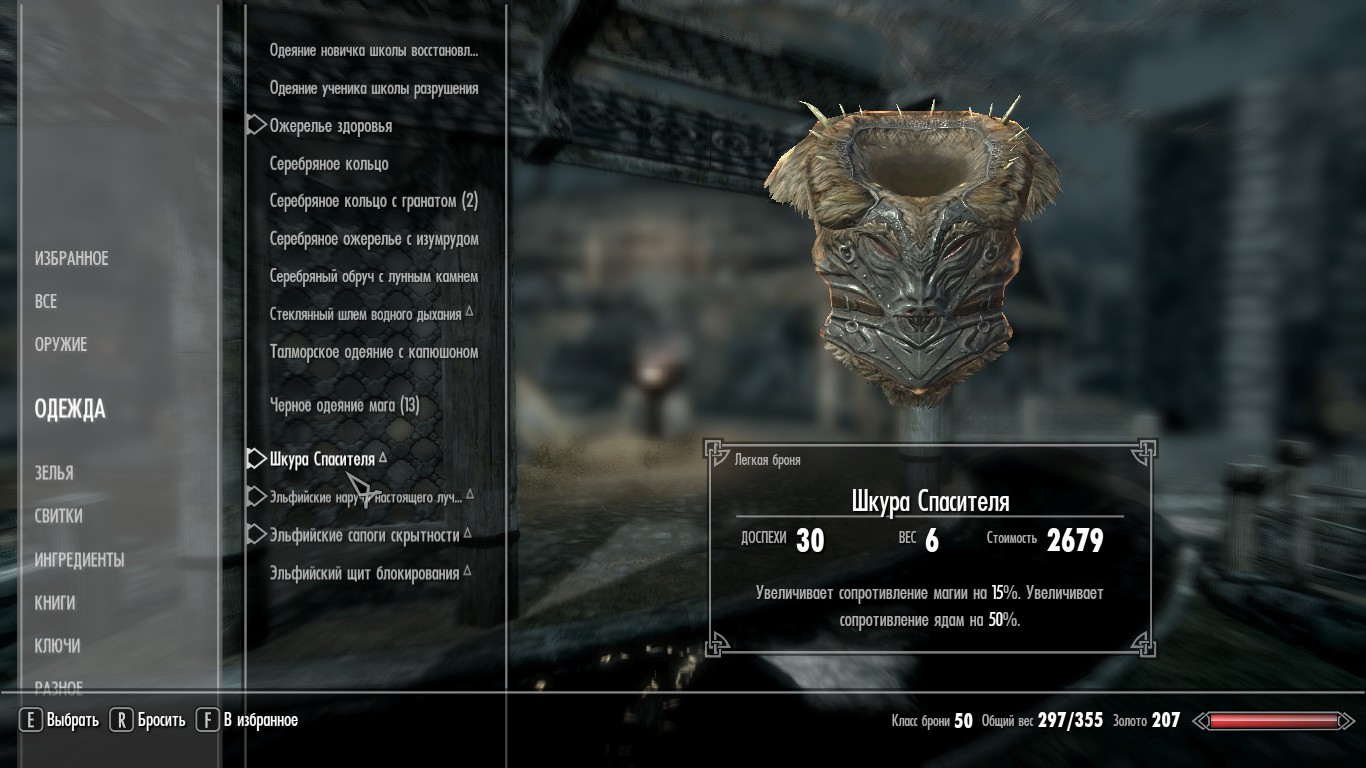Open the Избранное category

(71, 259)
